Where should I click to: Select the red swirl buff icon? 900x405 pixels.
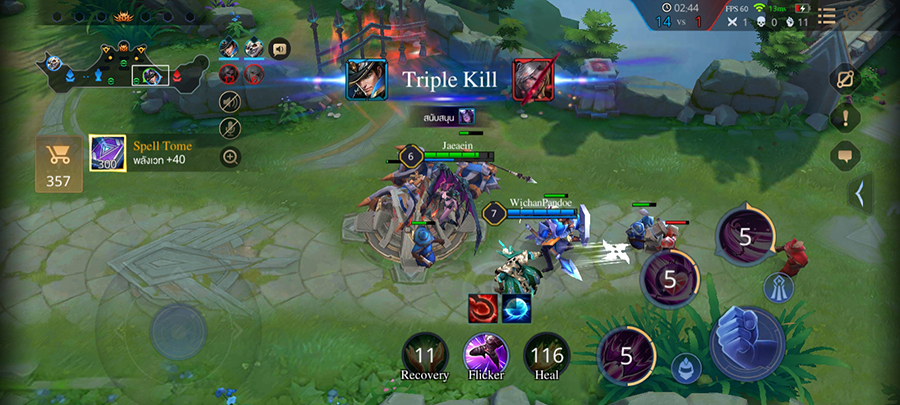(485, 309)
